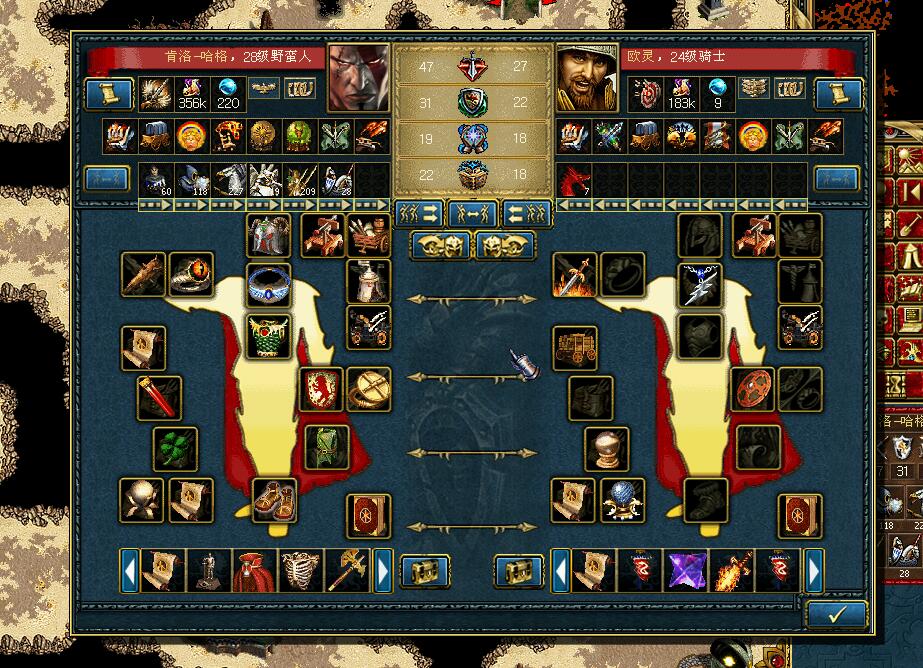Open the left hero's red spellbook
This screenshot has height=668, width=923.
tap(368, 516)
